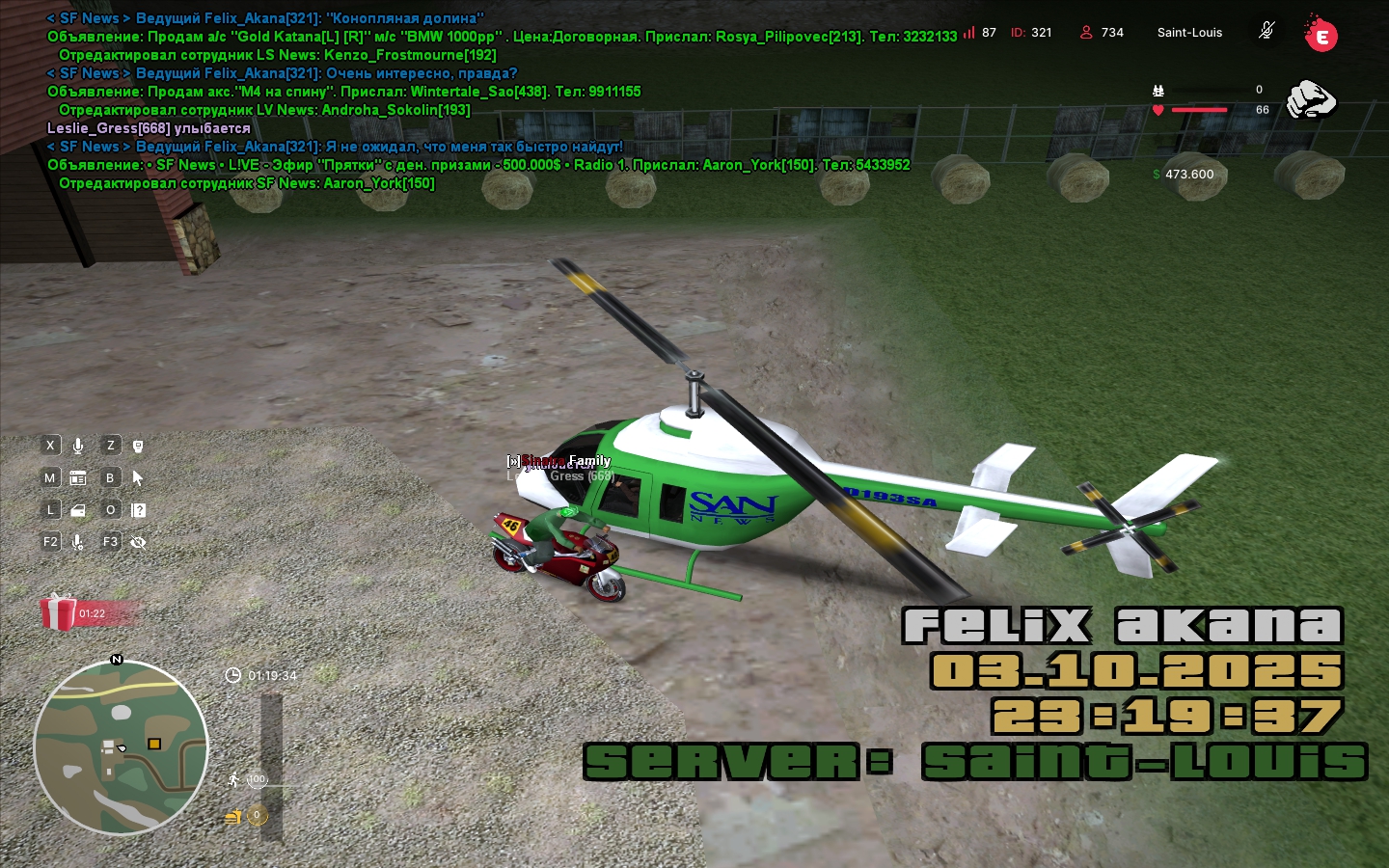Click the red E server logo
1389x868 pixels.
[x=1321, y=35]
